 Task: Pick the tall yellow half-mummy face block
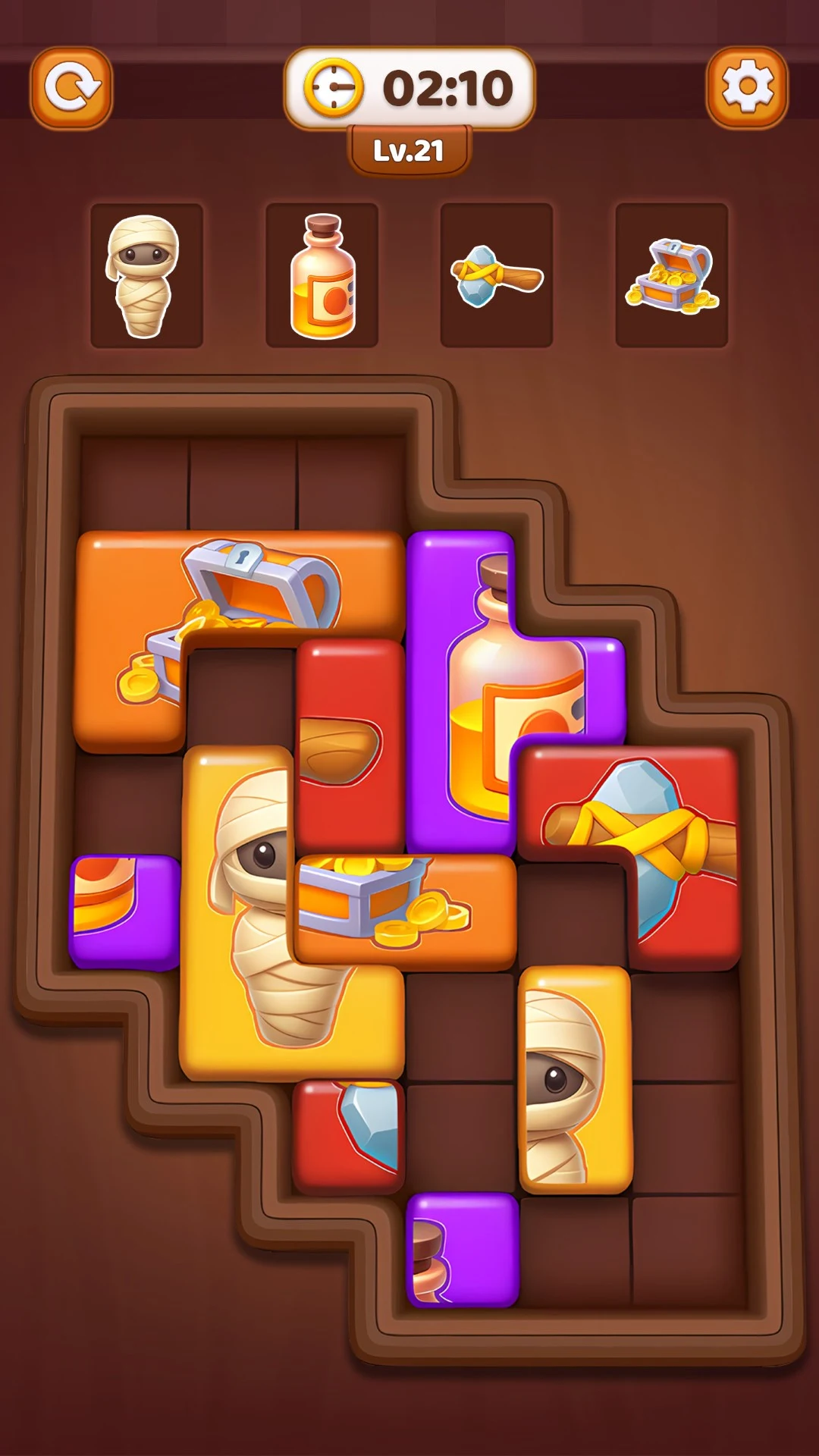coord(575,1079)
